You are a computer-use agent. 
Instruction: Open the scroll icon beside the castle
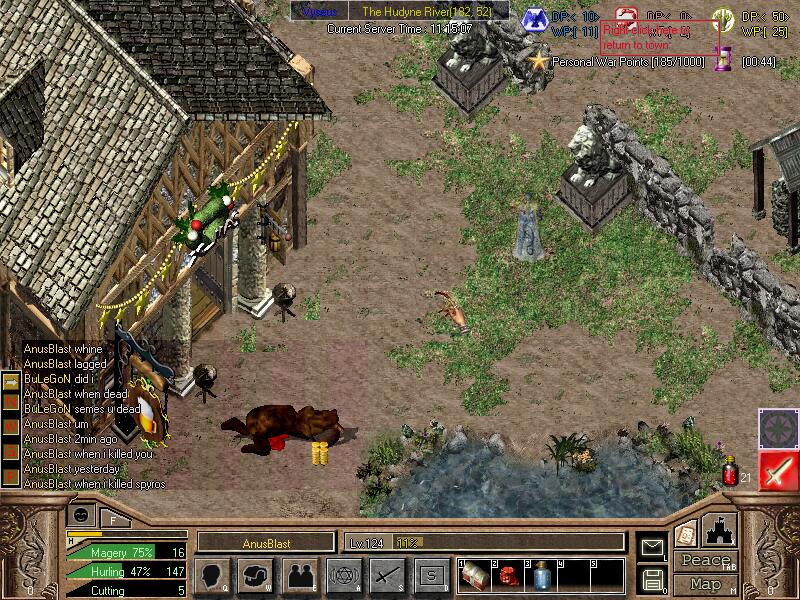click(x=686, y=534)
